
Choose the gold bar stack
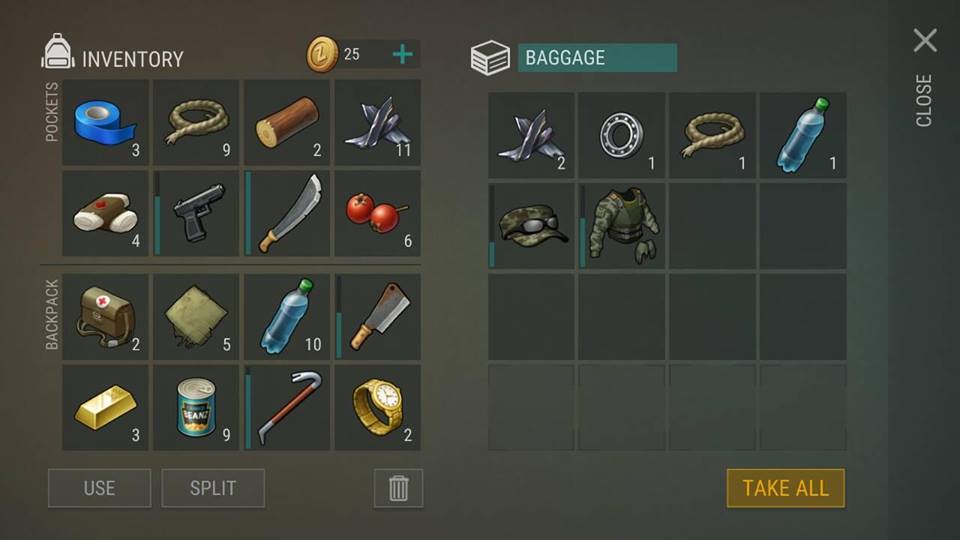105,407
